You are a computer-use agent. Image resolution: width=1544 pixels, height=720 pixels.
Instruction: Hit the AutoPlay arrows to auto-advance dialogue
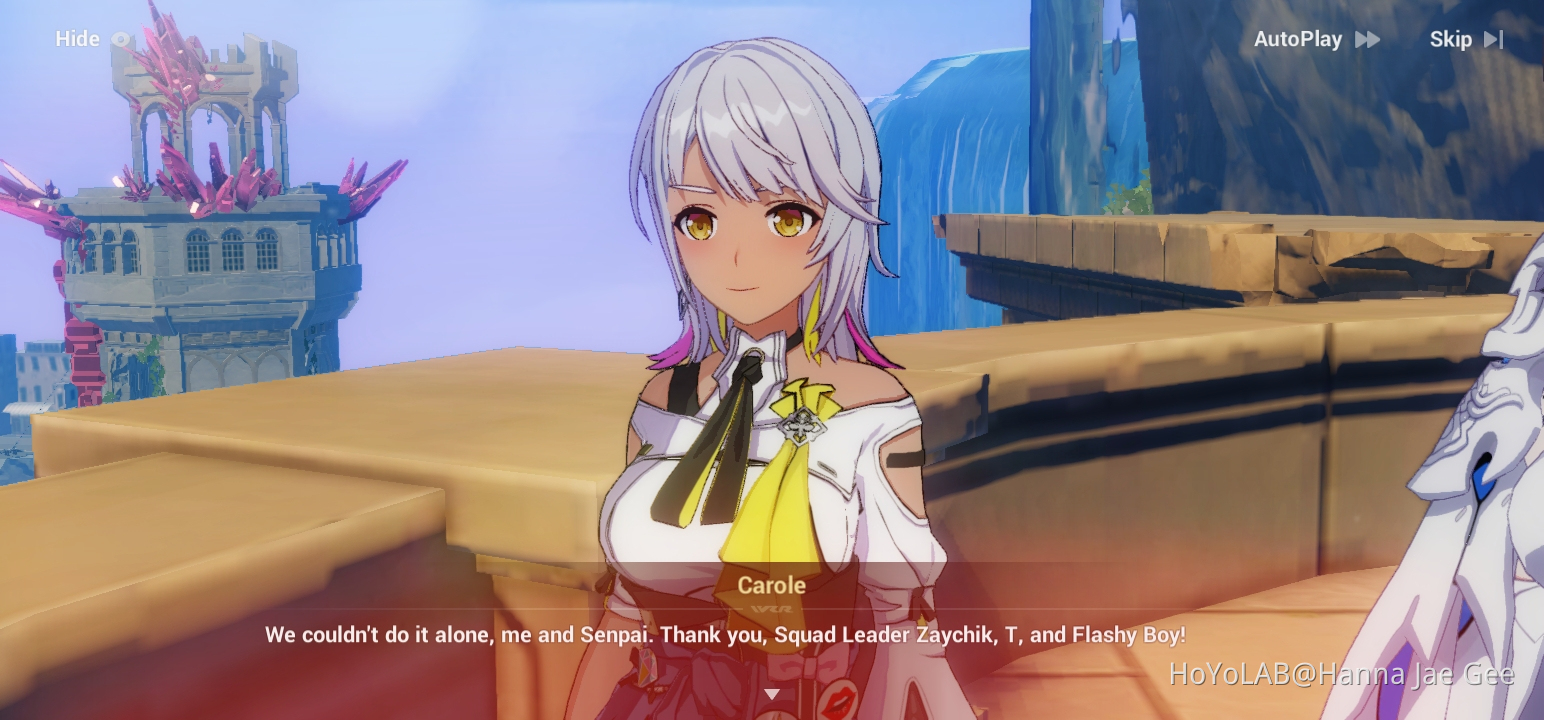pos(1366,39)
